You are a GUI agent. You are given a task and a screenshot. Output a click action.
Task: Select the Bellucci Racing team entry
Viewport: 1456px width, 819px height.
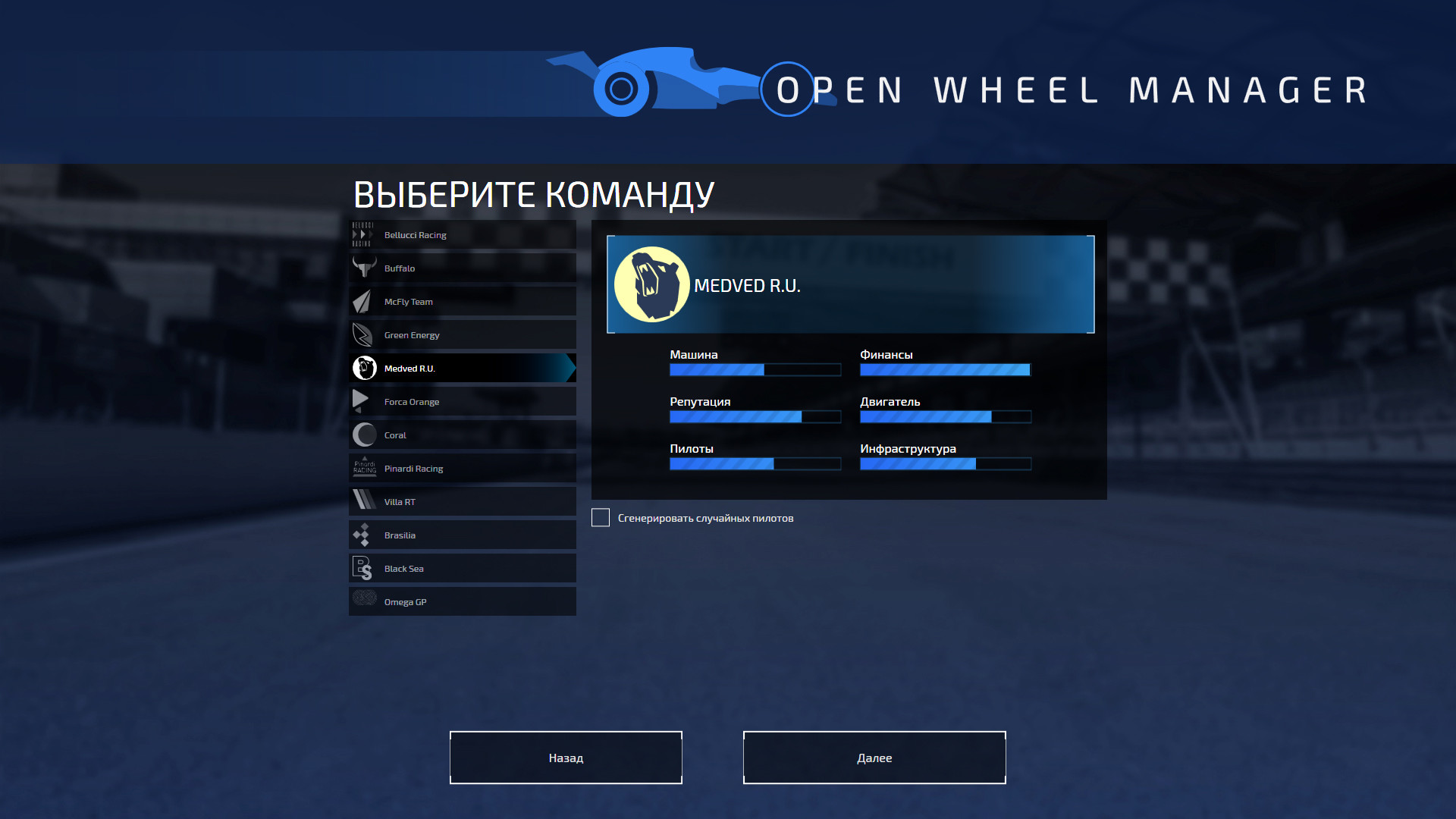[x=462, y=234]
